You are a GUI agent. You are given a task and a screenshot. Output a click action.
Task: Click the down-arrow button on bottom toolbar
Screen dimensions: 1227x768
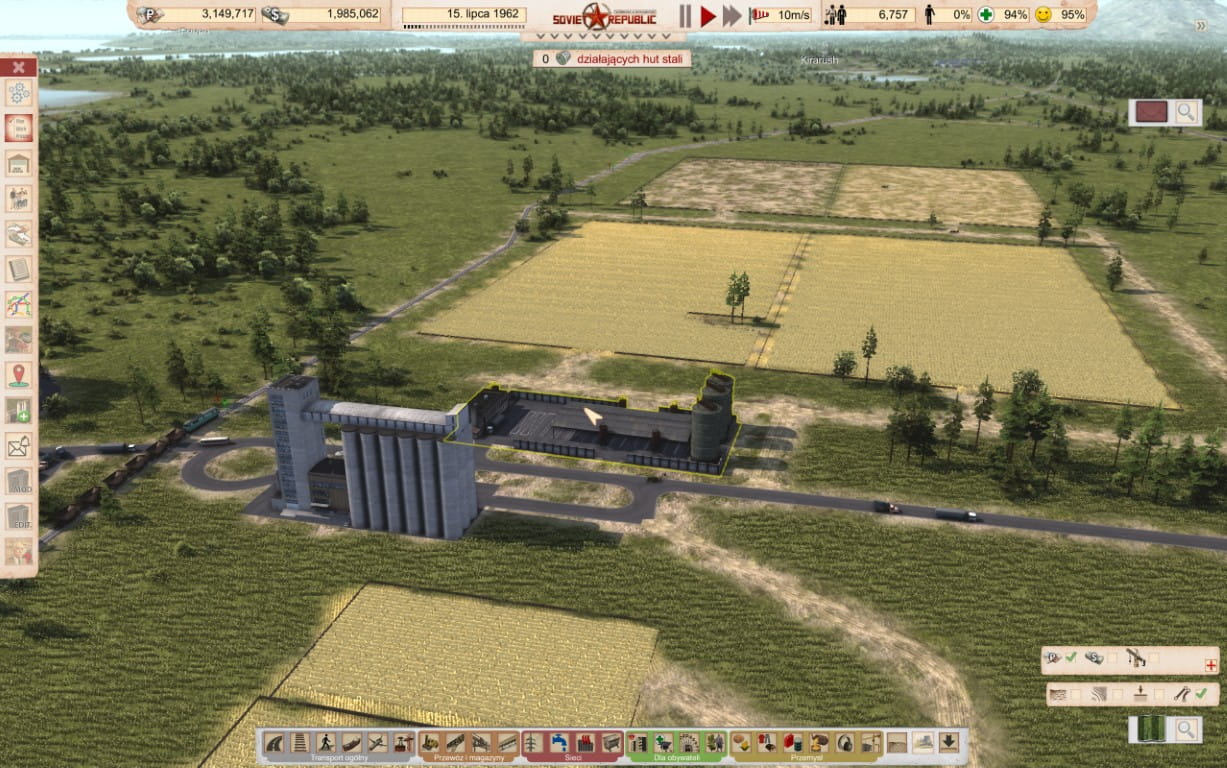click(x=948, y=742)
